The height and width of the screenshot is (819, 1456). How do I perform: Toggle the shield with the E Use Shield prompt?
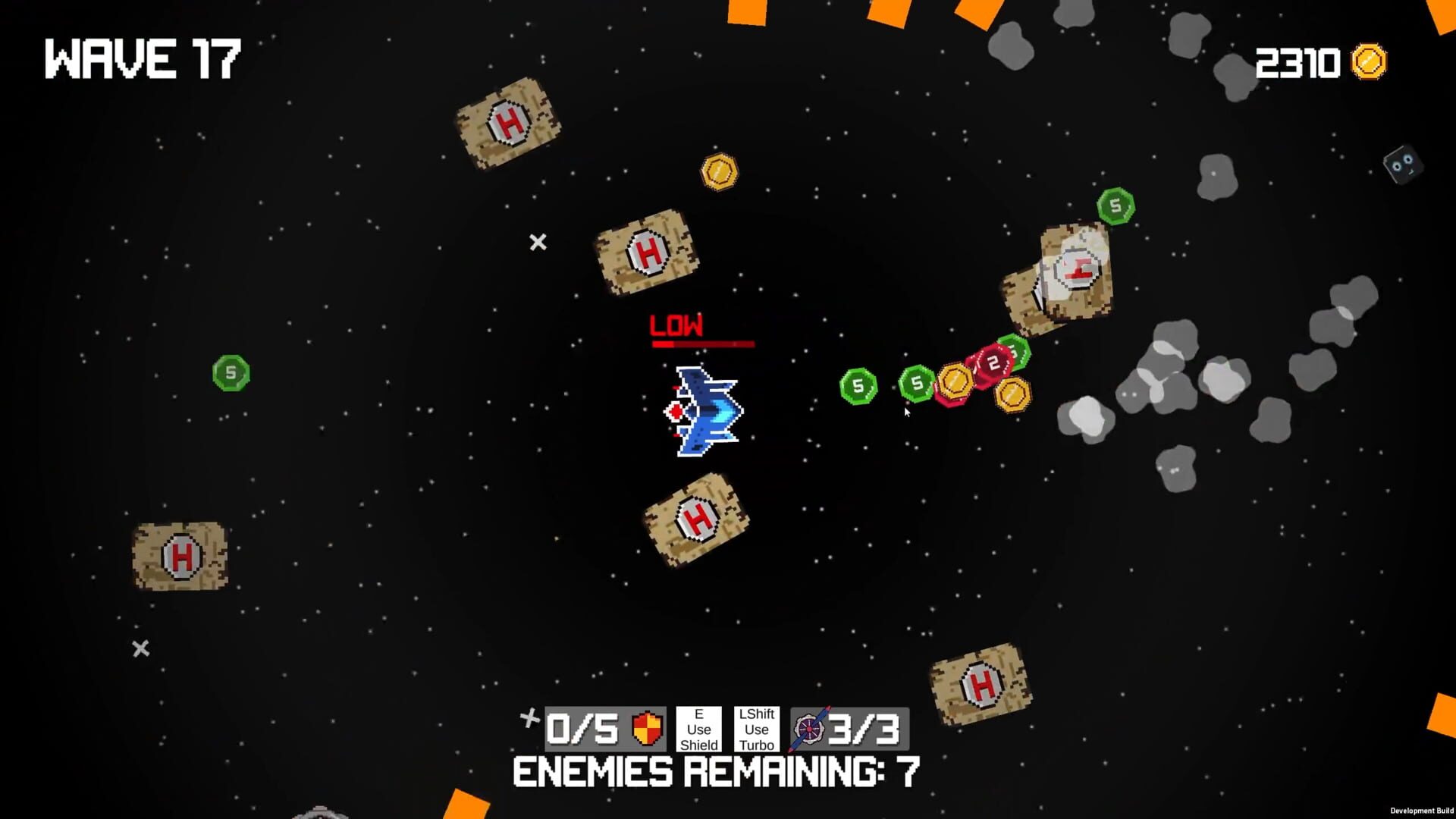pos(698,729)
